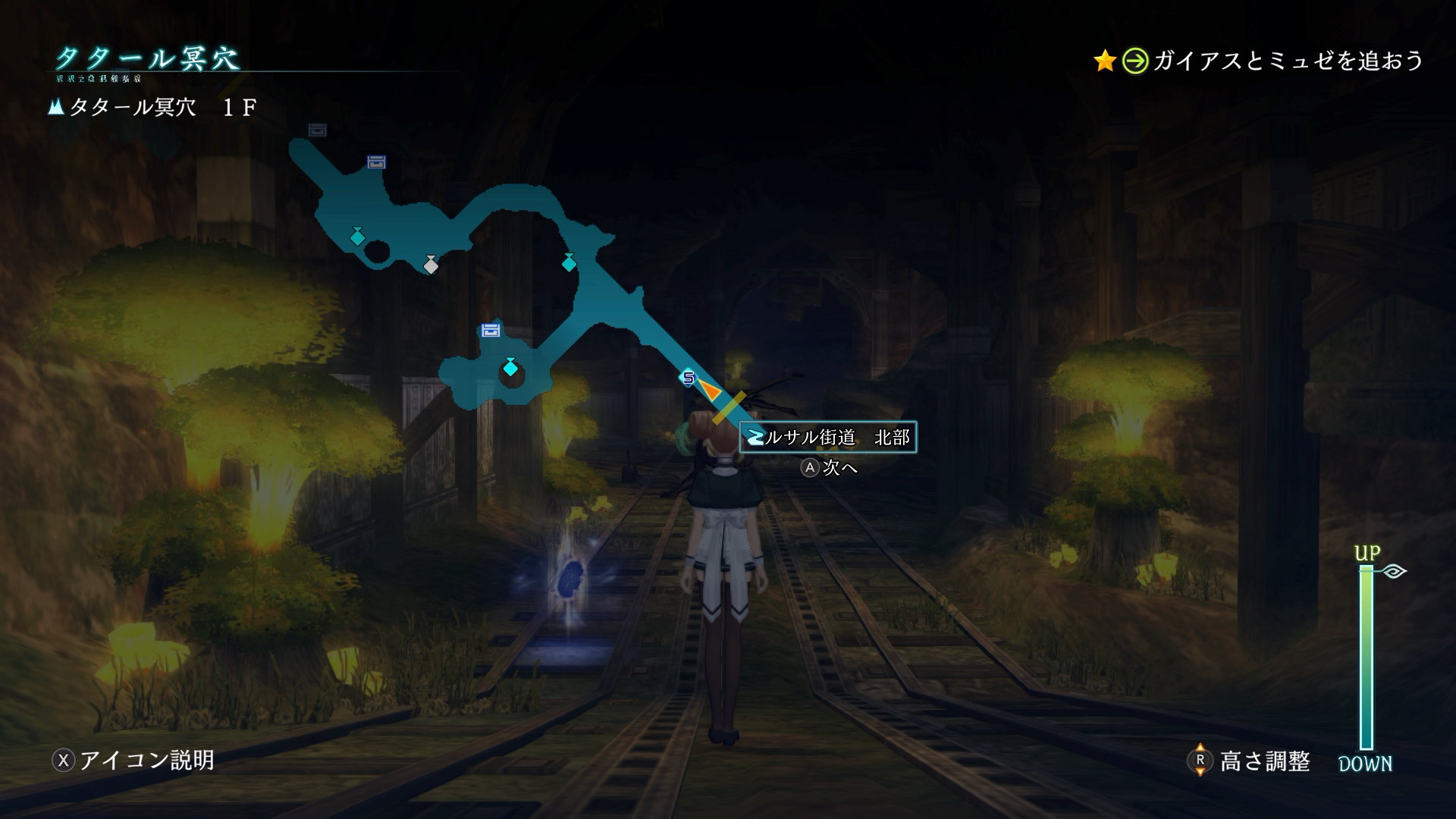Click the green height adjustment bar
Image resolution: width=1456 pixels, height=819 pixels.
click(x=1366, y=657)
